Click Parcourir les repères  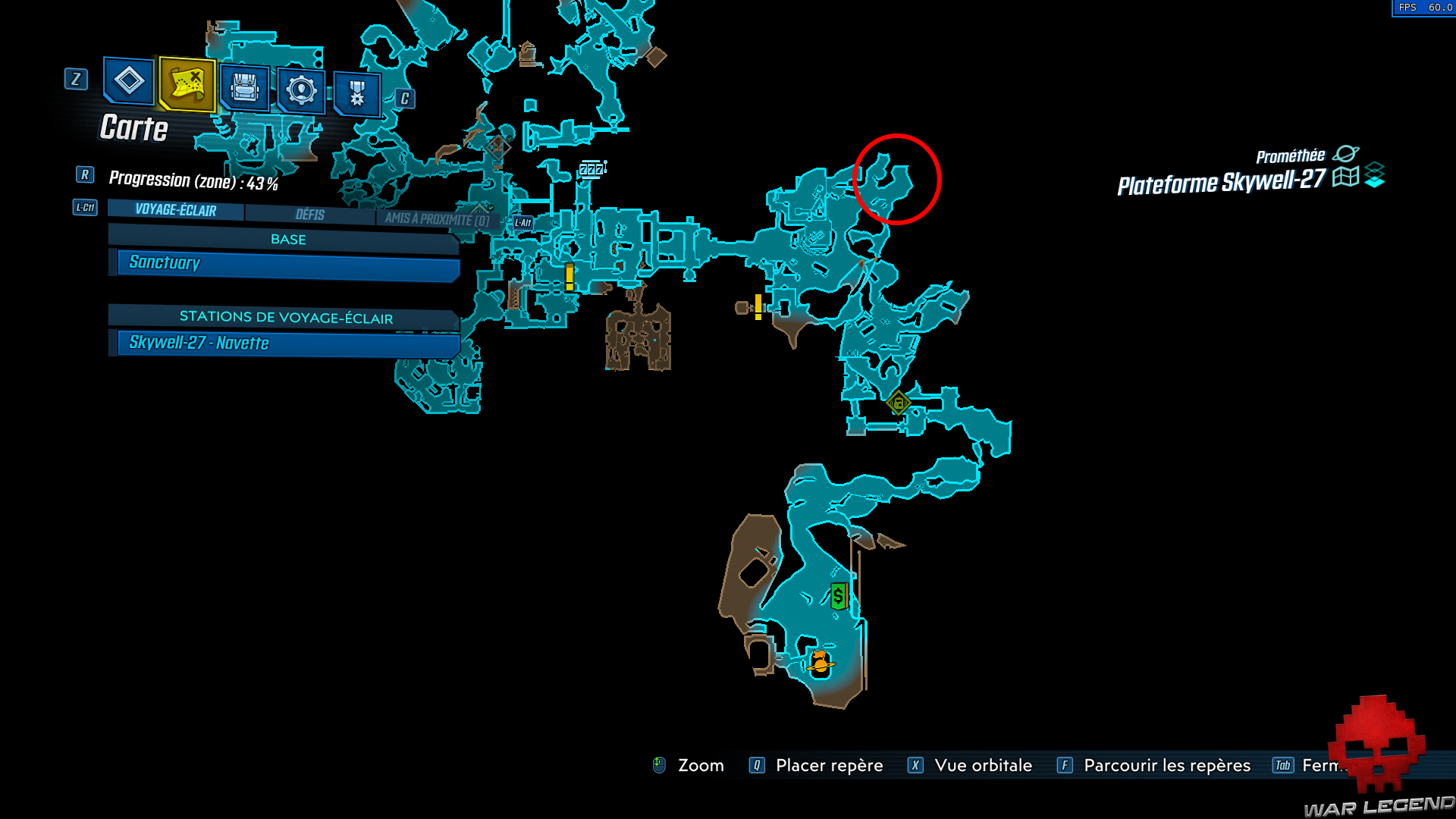(x=1166, y=766)
